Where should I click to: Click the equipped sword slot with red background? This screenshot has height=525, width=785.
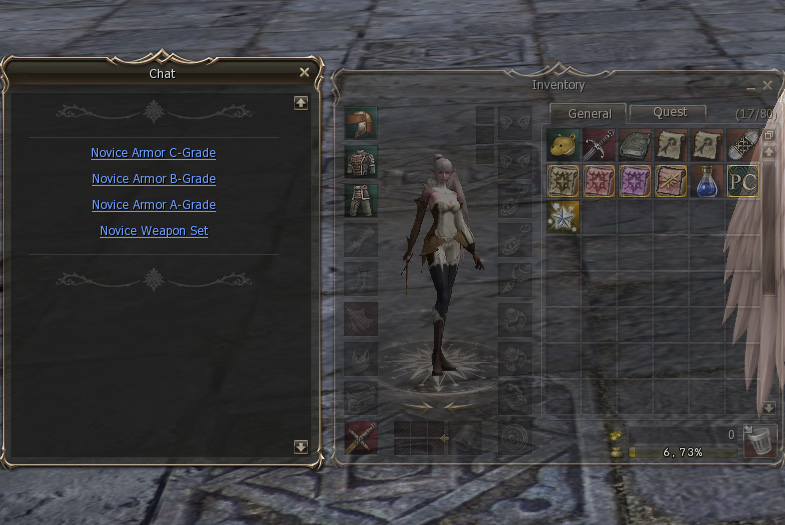pos(360,437)
